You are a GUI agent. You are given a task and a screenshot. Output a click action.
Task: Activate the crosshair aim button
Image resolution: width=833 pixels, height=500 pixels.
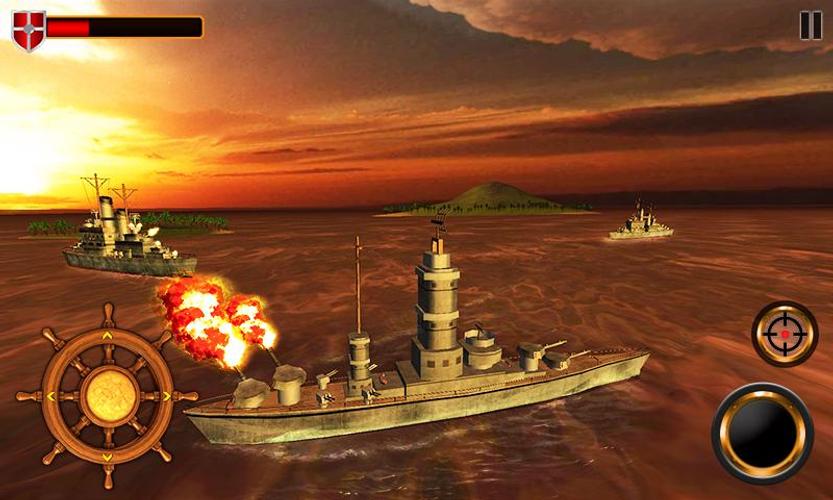[785, 334]
